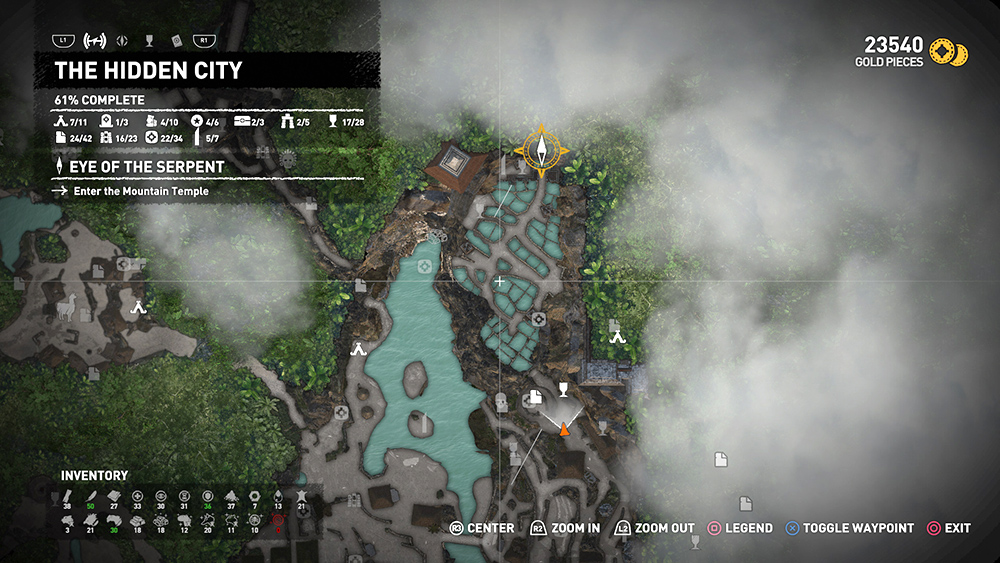Choose the Legend option
The image size is (1000, 563).
(x=741, y=528)
